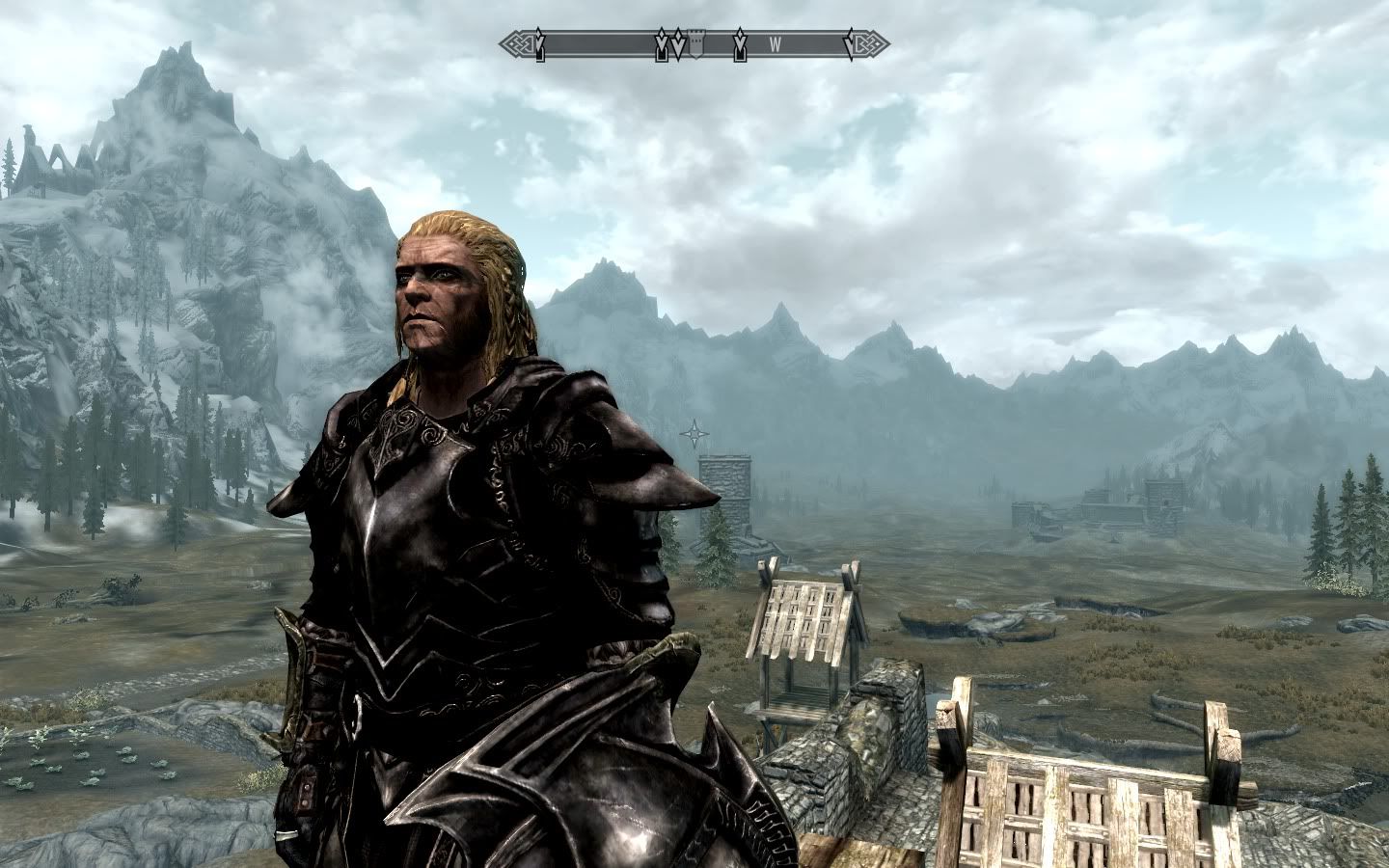The width and height of the screenshot is (1389, 868).
Task: Select the larger of the two paired compass markers
Action: click(678, 43)
